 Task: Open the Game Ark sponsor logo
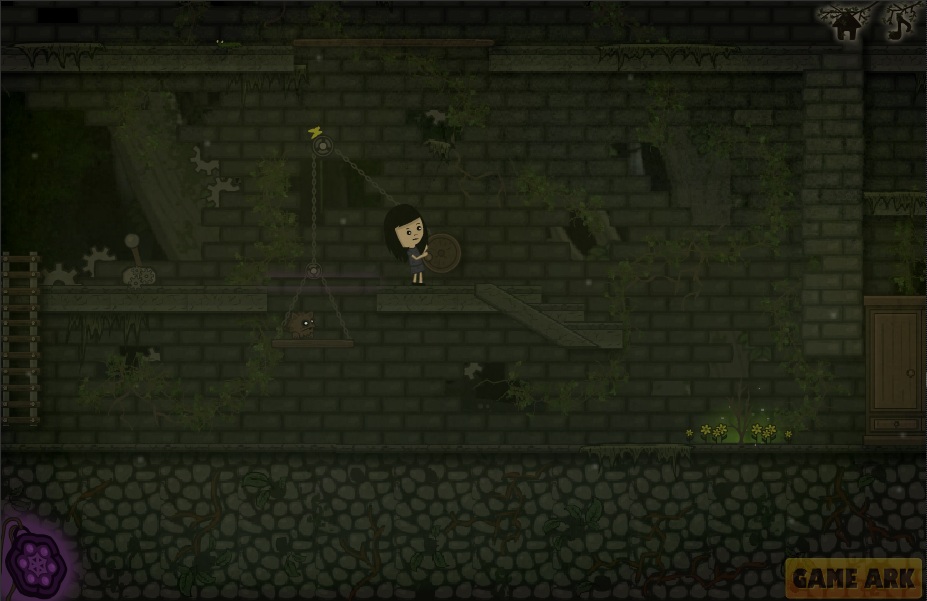(x=853, y=577)
